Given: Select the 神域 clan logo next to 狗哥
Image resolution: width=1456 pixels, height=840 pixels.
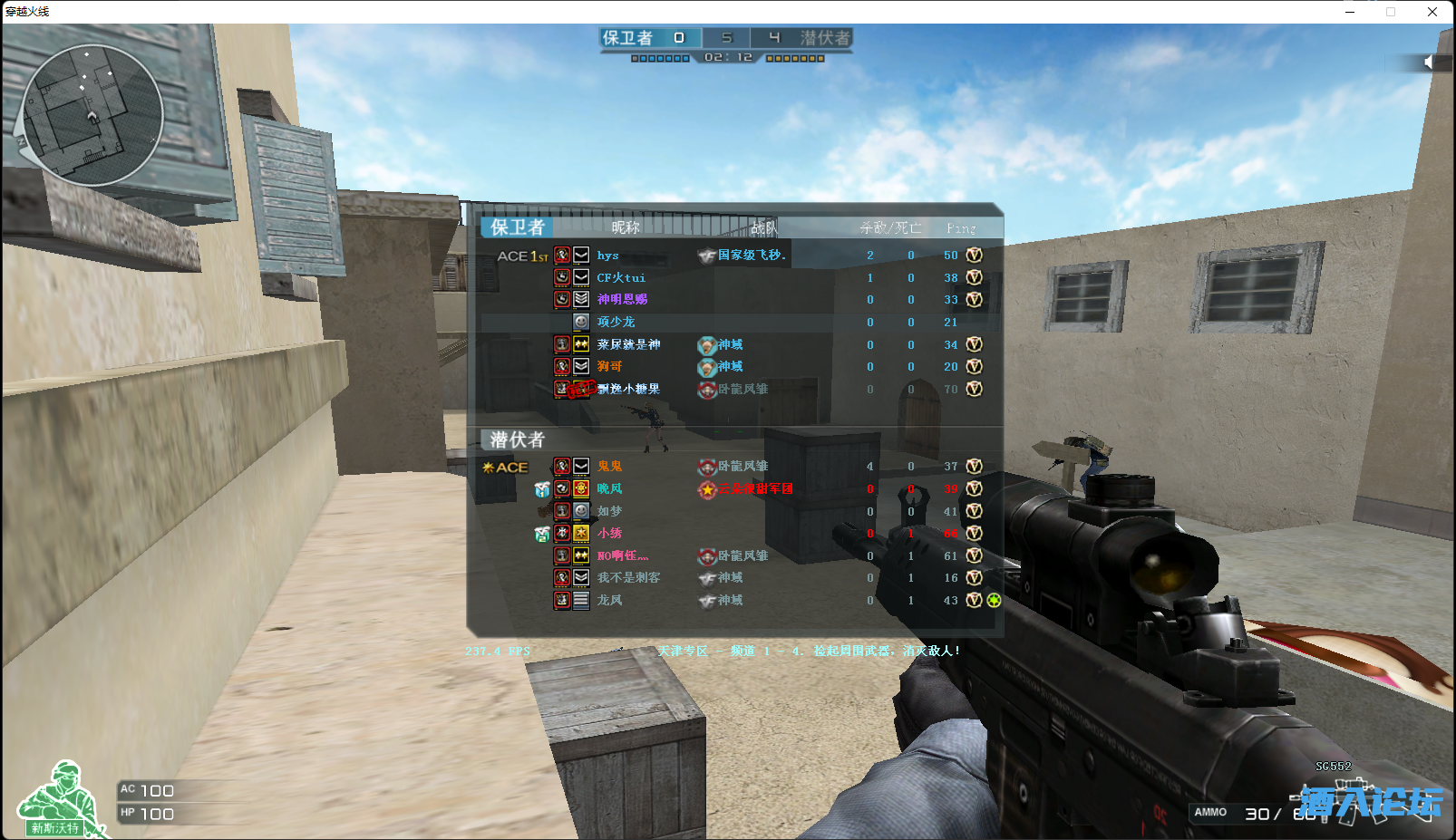Looking at the screenshot, I should point(707,367).
